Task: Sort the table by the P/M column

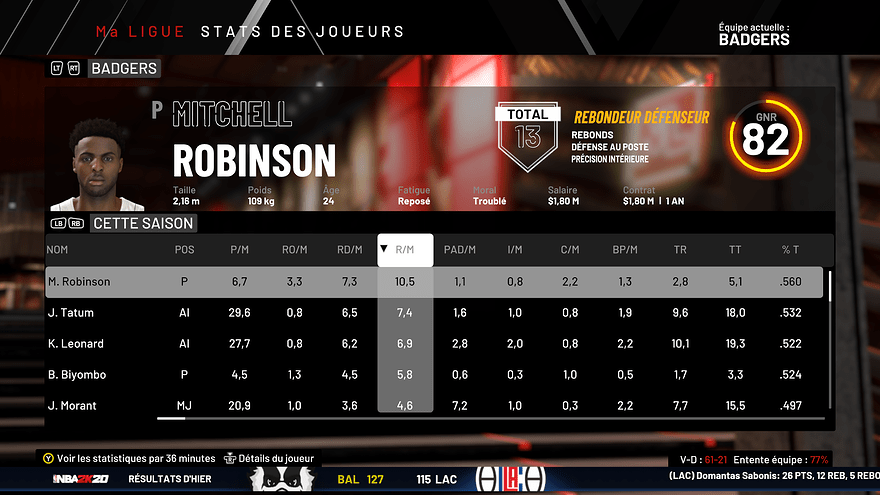Action: pos(239,250)
